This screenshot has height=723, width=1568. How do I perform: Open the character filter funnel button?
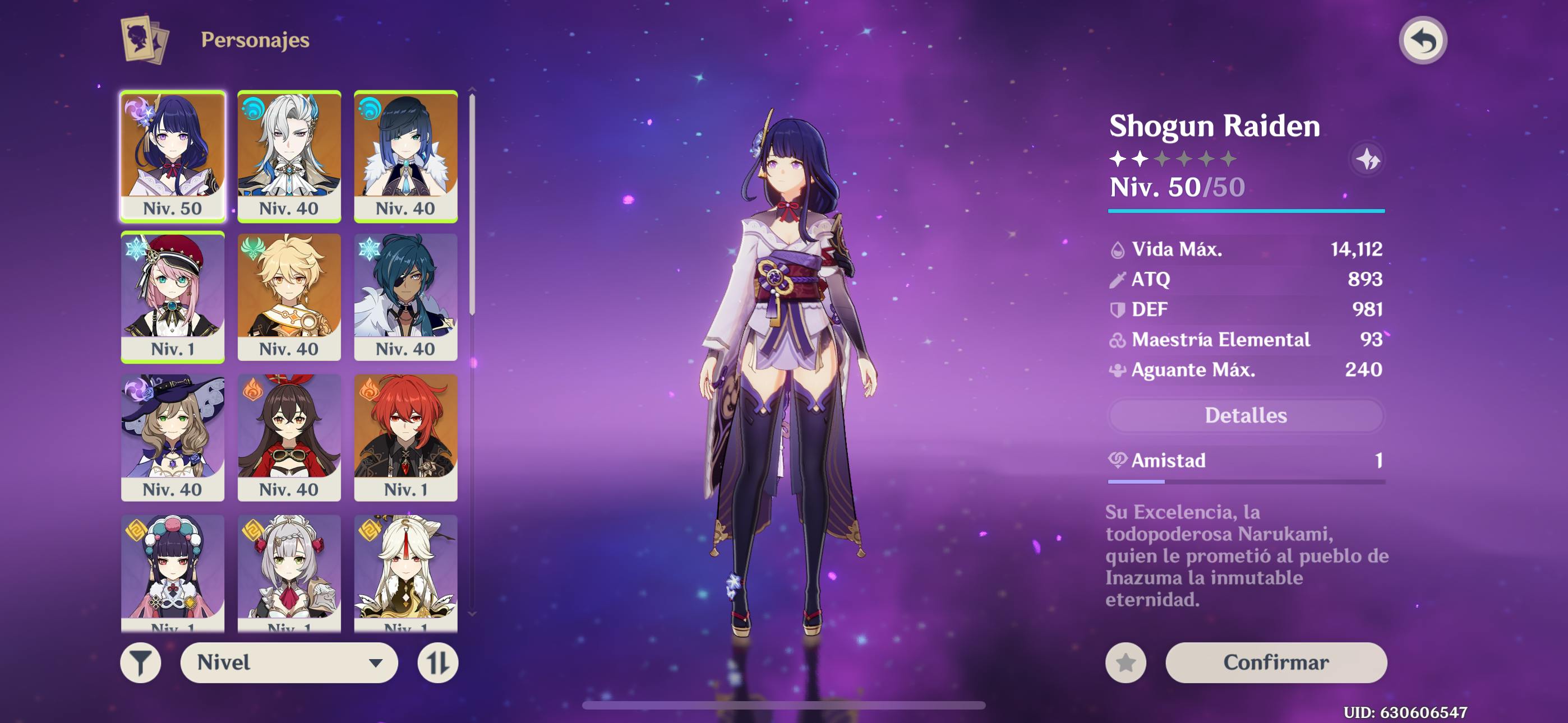[x=141, y=662]
